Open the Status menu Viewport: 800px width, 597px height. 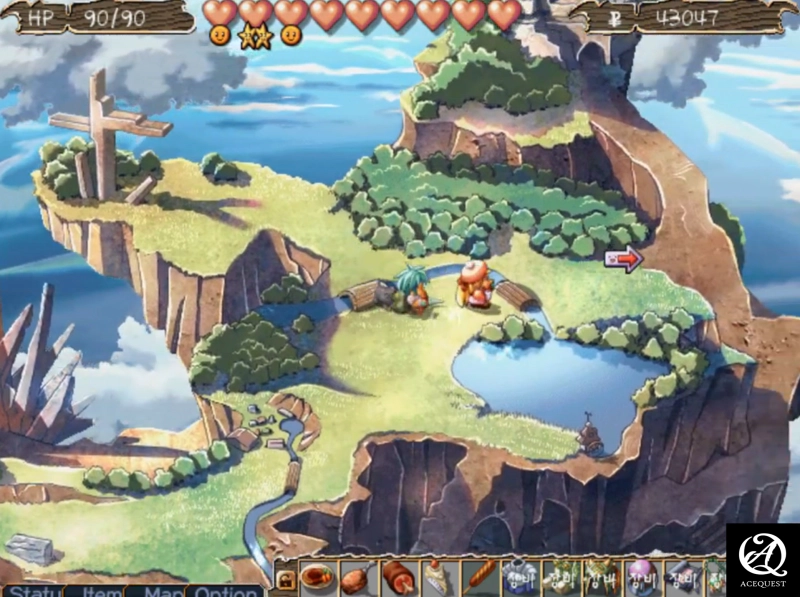coord(32,591)
